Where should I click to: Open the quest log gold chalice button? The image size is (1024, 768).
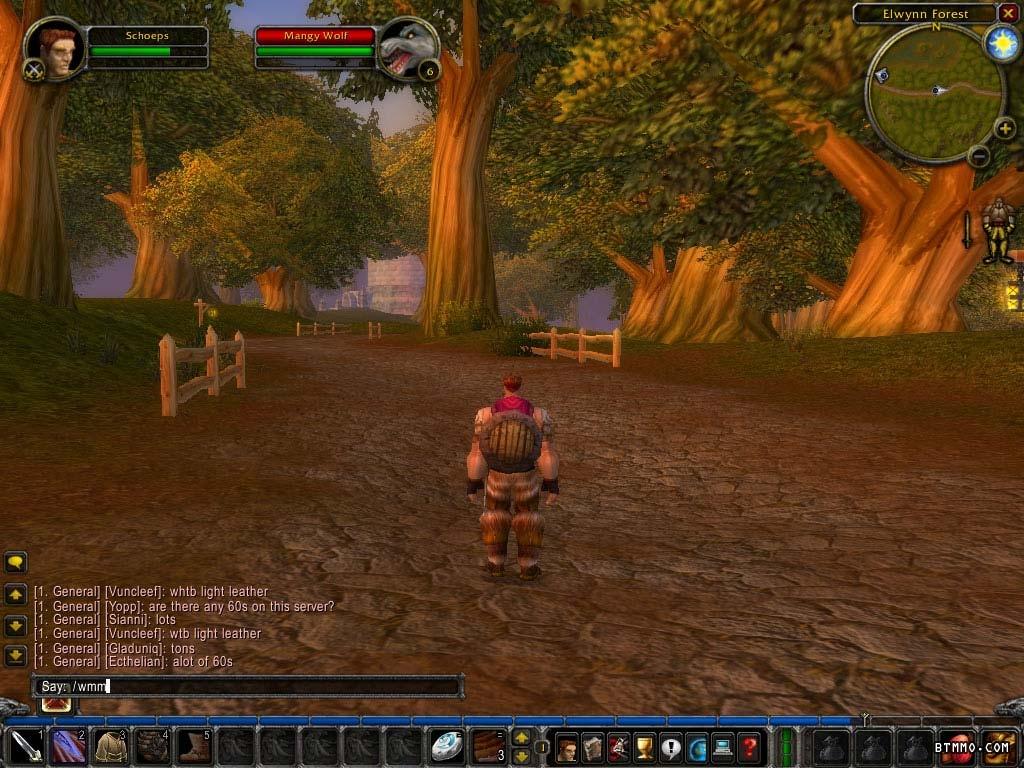(645, 747)
